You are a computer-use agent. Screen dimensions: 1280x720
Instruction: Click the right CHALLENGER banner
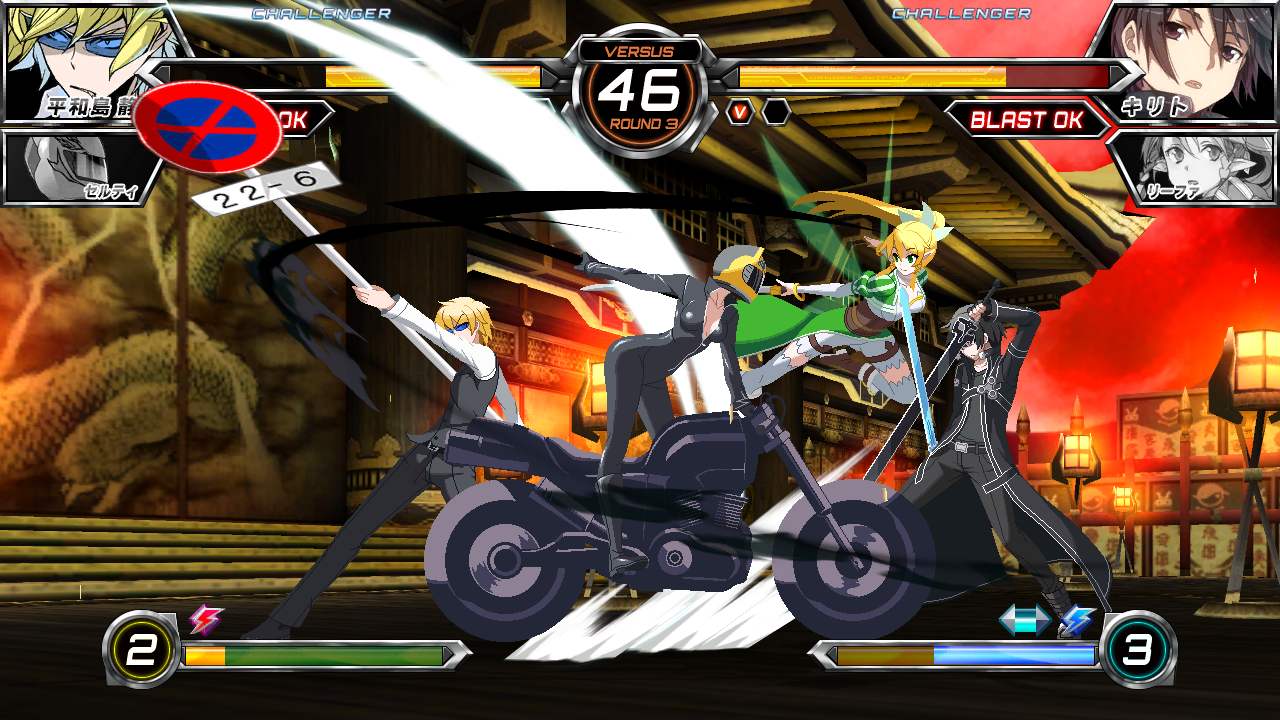coord(962,14)
